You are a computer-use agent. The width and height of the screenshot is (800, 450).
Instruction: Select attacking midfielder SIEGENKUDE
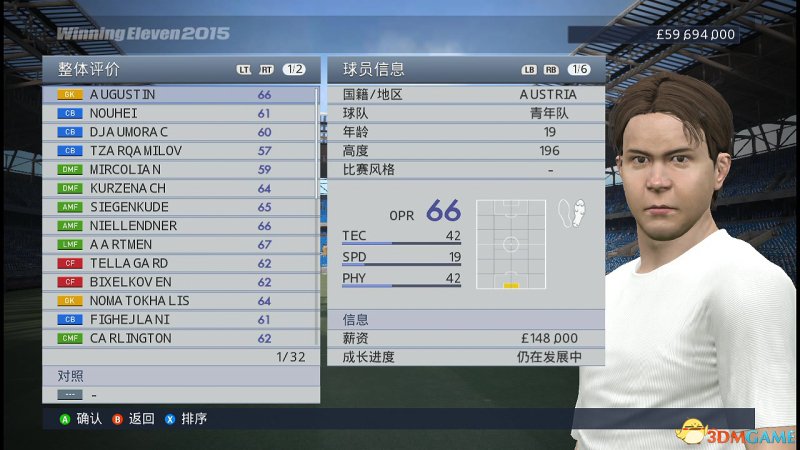[x=180, y=207]
